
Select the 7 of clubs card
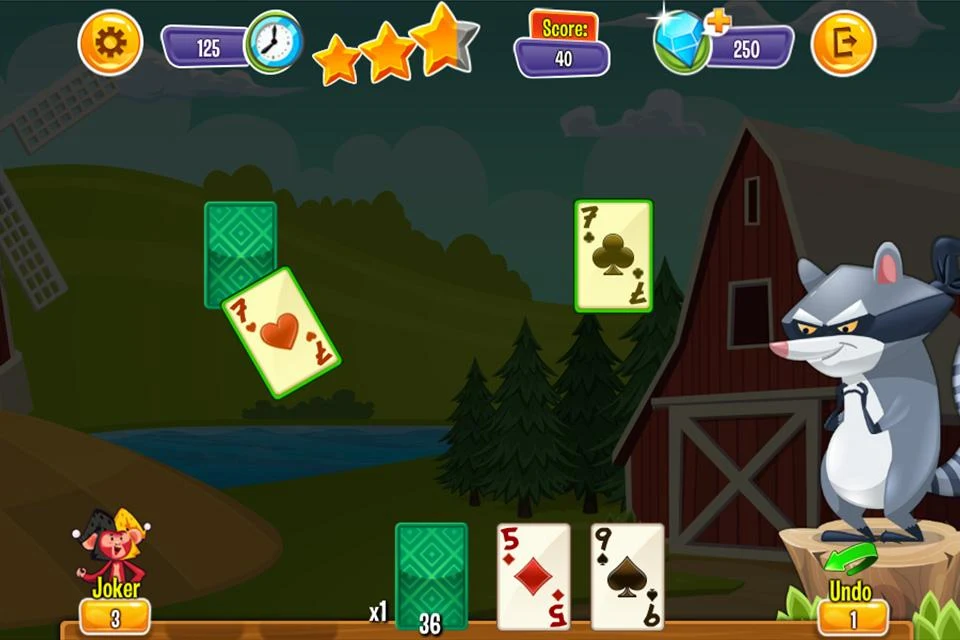(613, 256)
